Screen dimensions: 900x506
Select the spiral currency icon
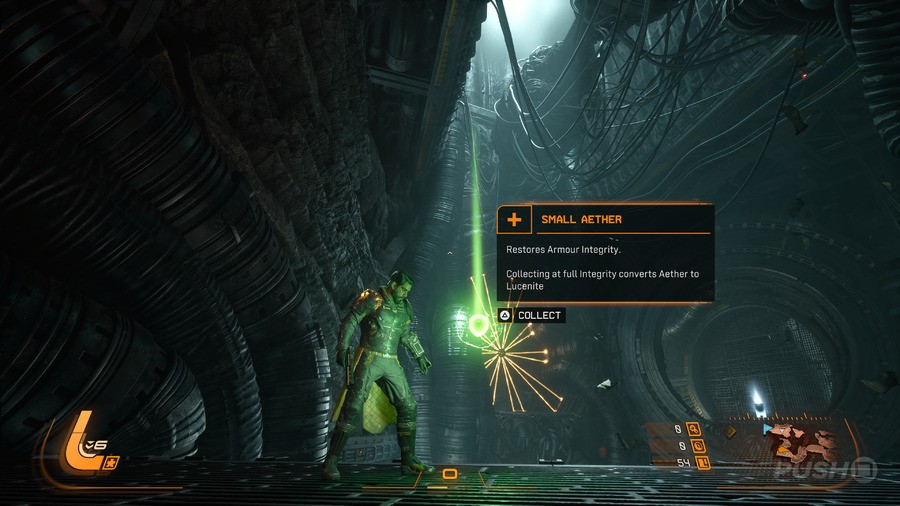click(696, 446)
